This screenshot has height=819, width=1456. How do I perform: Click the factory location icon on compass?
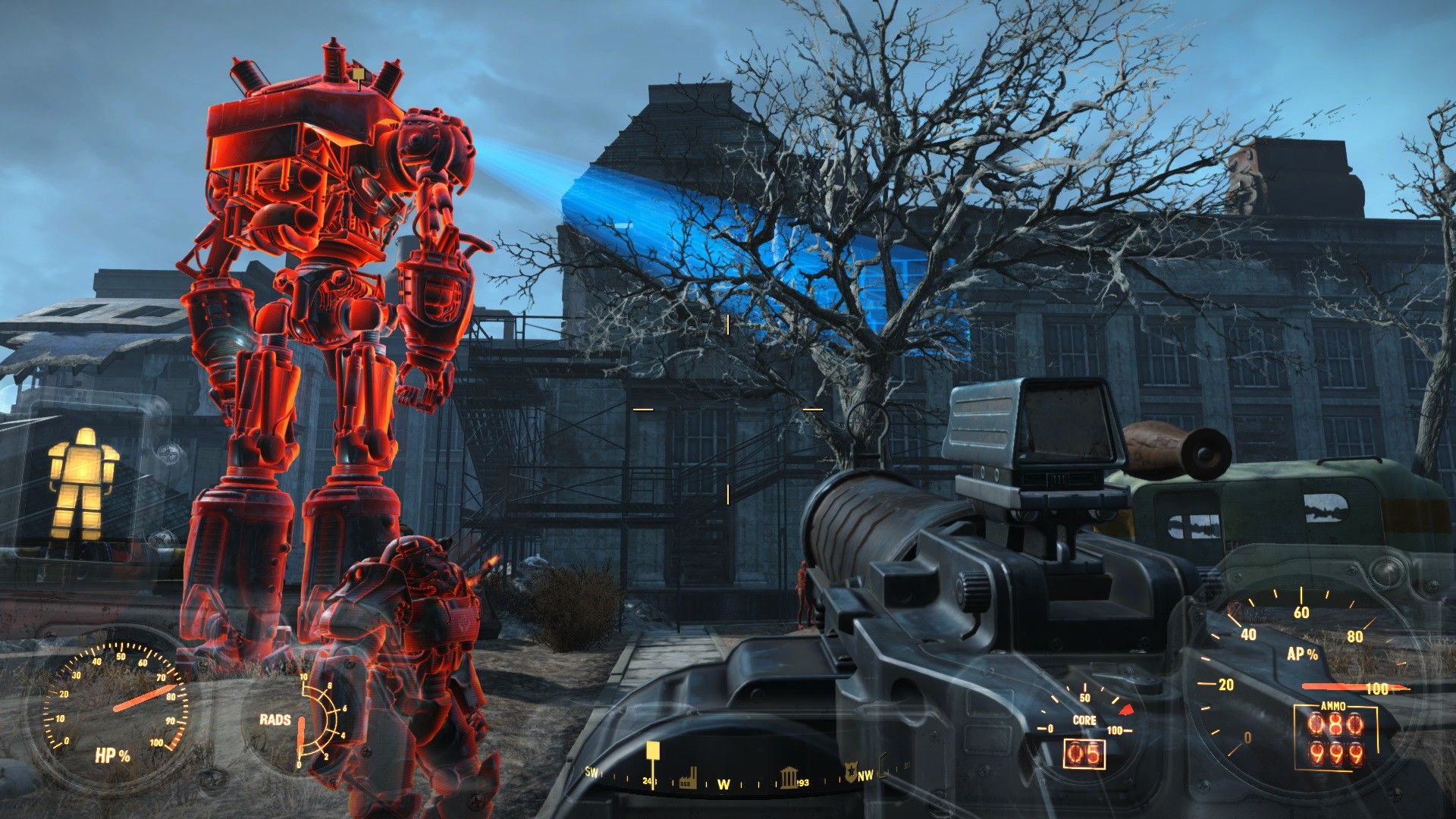pyautogui.click(x=689, y=777)
